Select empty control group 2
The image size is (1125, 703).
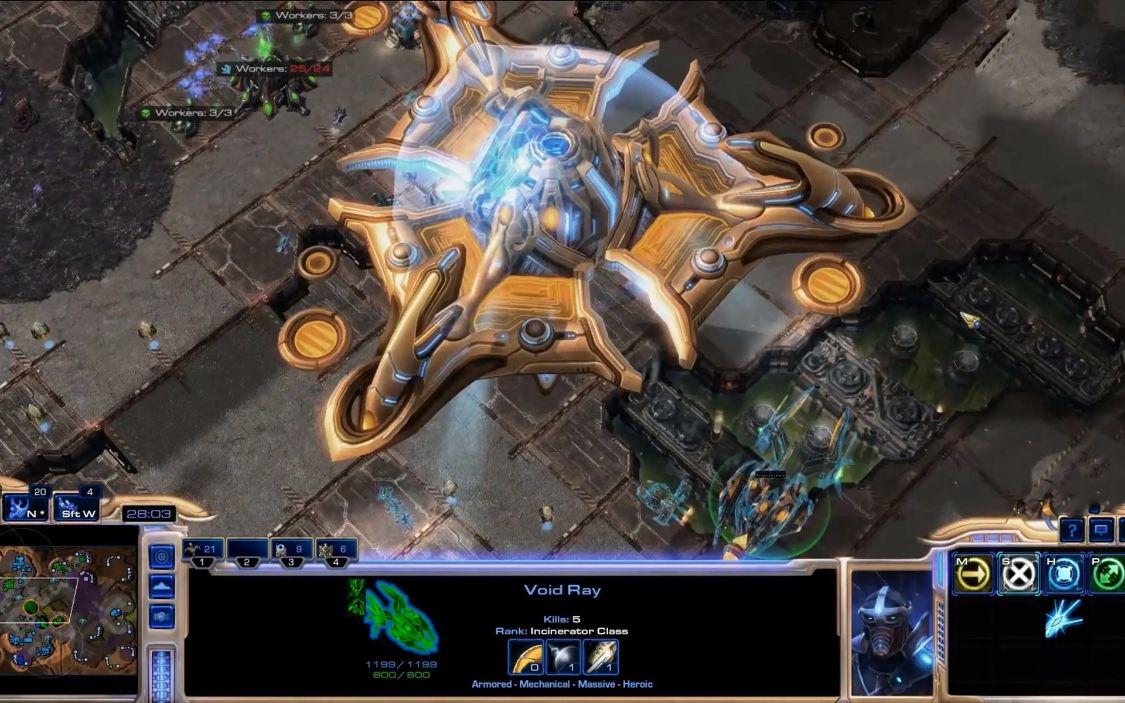pyautogui.click(x=247, y=550)
